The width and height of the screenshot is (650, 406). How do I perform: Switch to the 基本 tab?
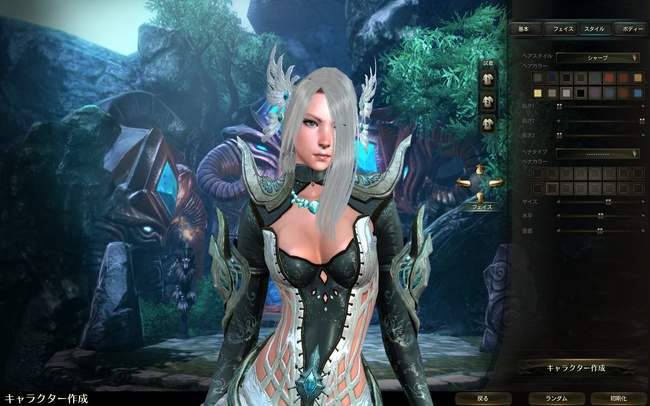[525, 29]
